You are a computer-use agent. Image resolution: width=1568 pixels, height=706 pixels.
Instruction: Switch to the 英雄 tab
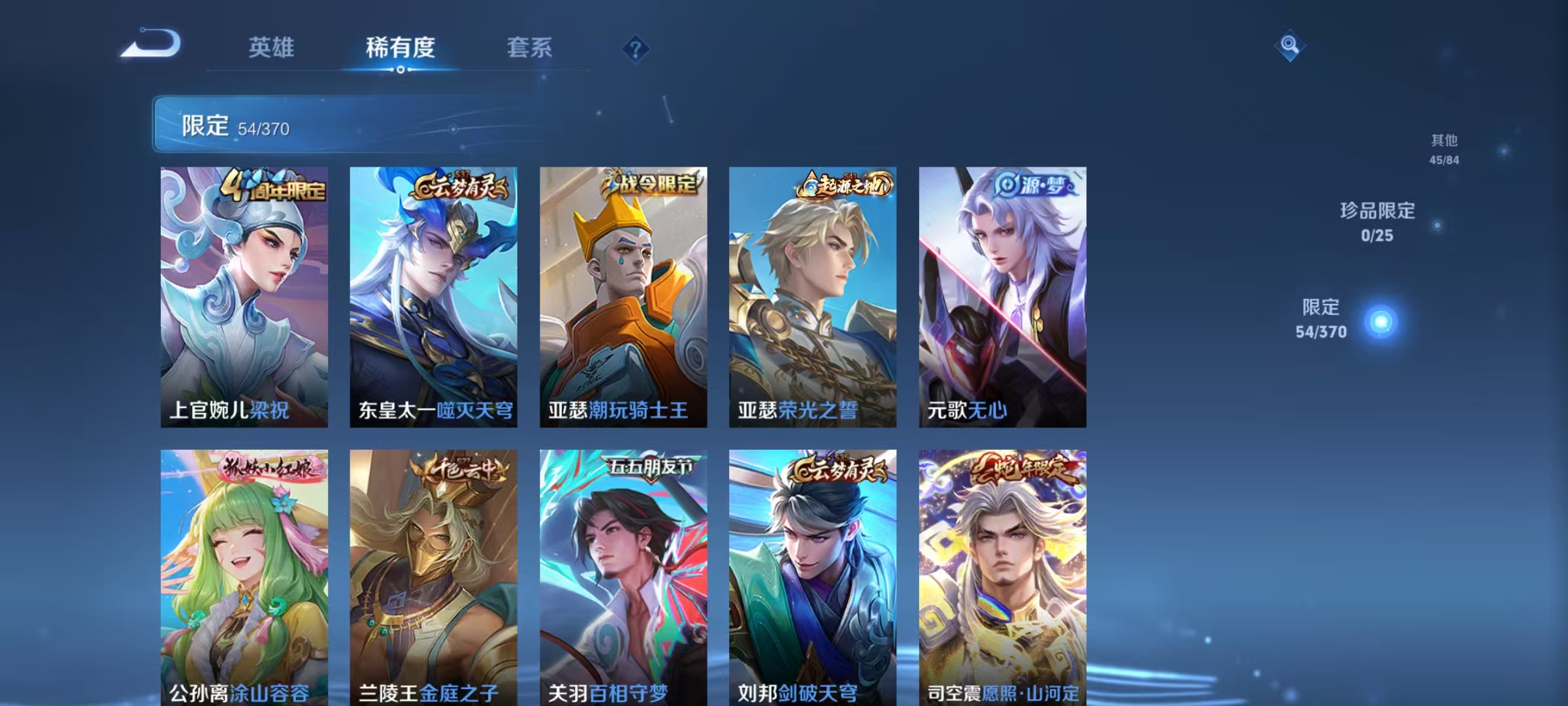[272, 47]
